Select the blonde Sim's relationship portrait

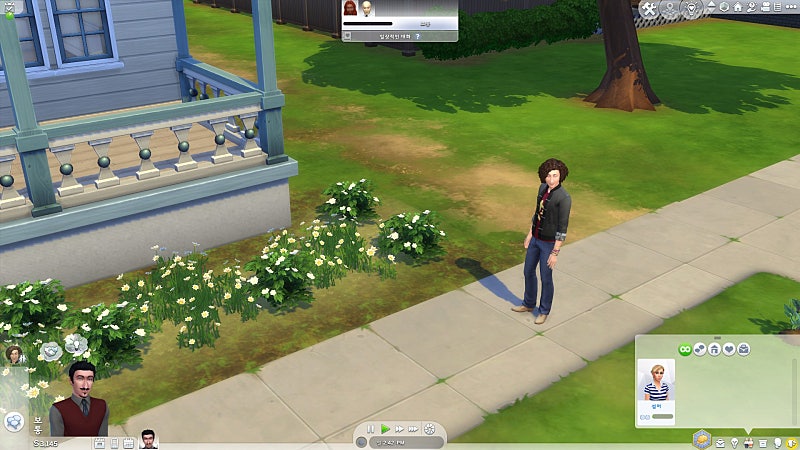pos(657,381)
